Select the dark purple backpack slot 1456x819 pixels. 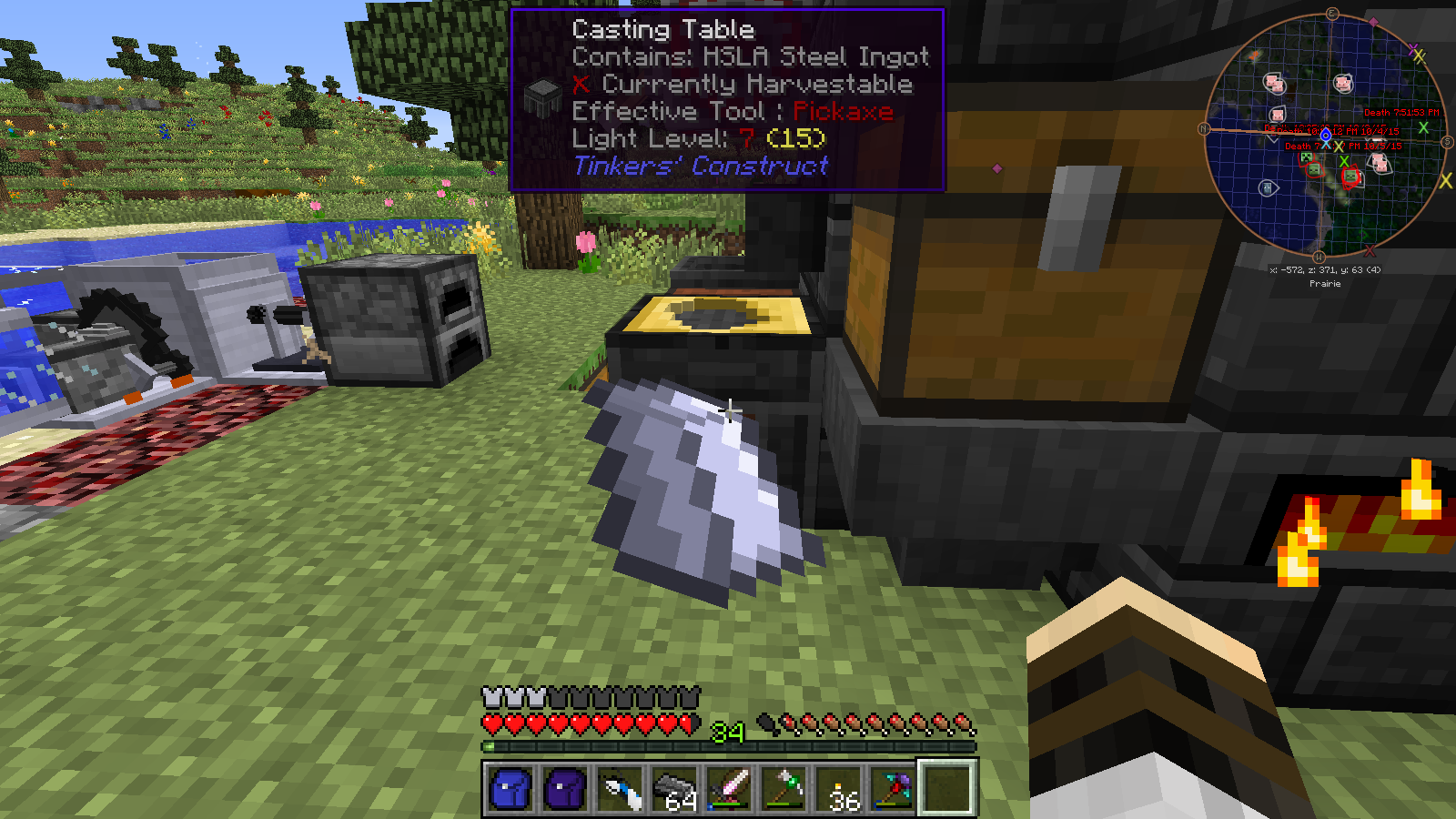tap(564, 788)
